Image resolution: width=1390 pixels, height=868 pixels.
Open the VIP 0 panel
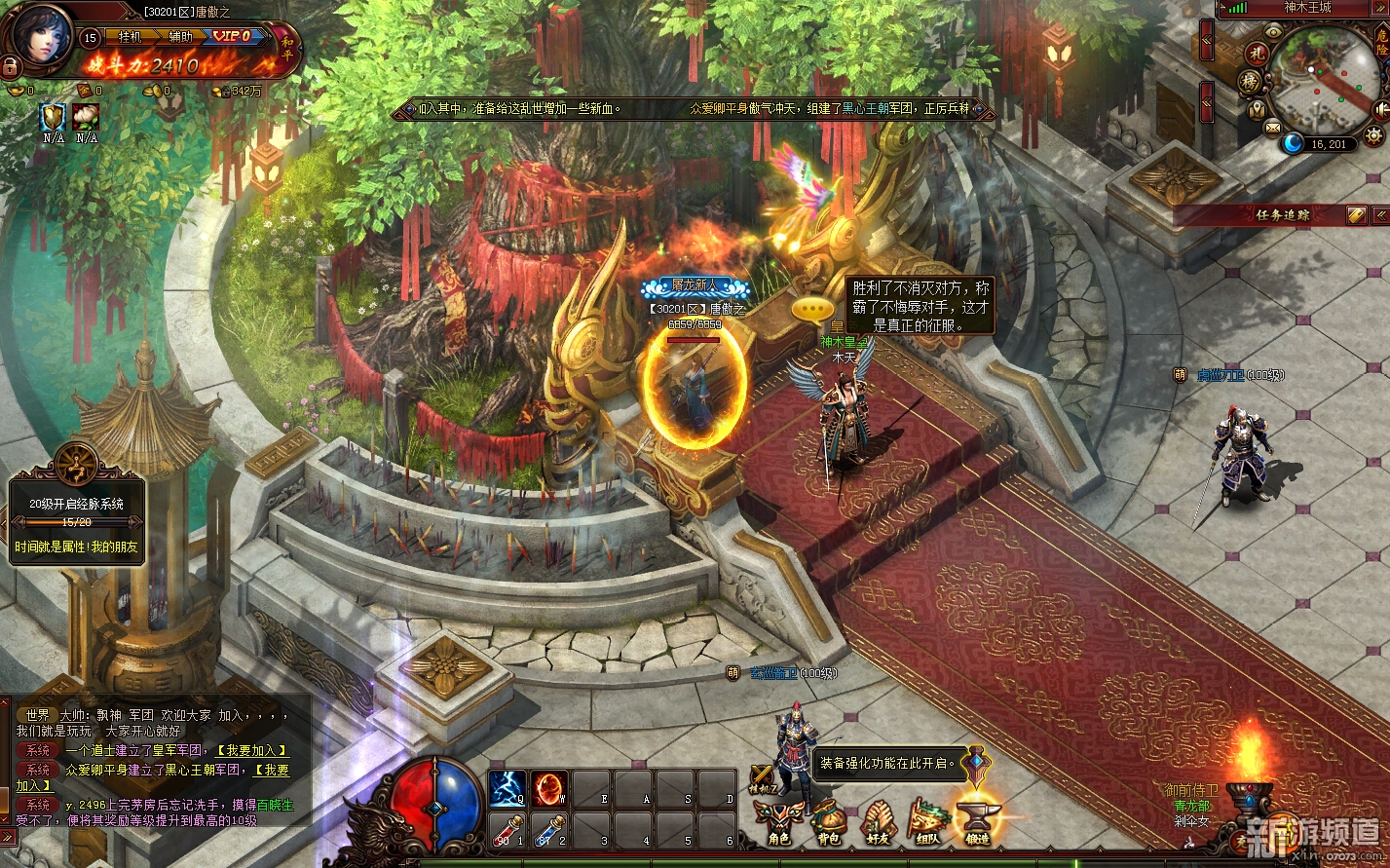click(x=234, y=37)
